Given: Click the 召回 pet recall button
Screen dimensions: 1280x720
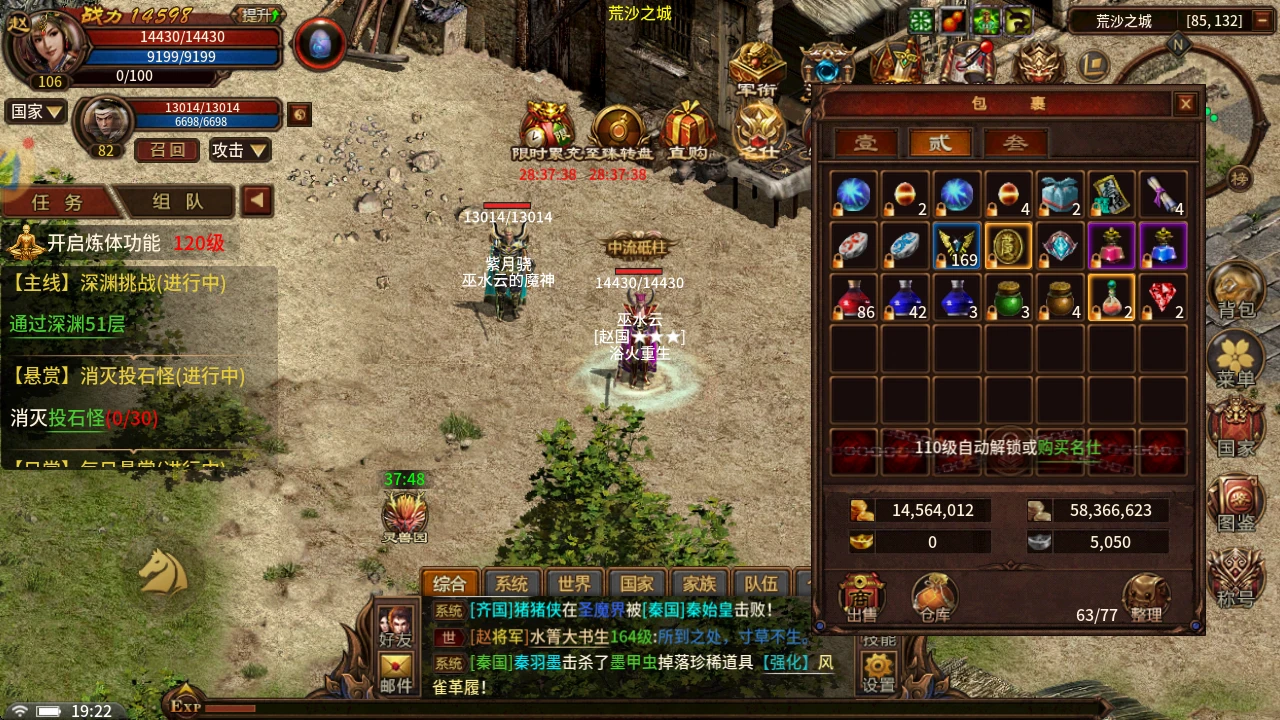Looking at the screenshot, I should (x=167, y=150).
